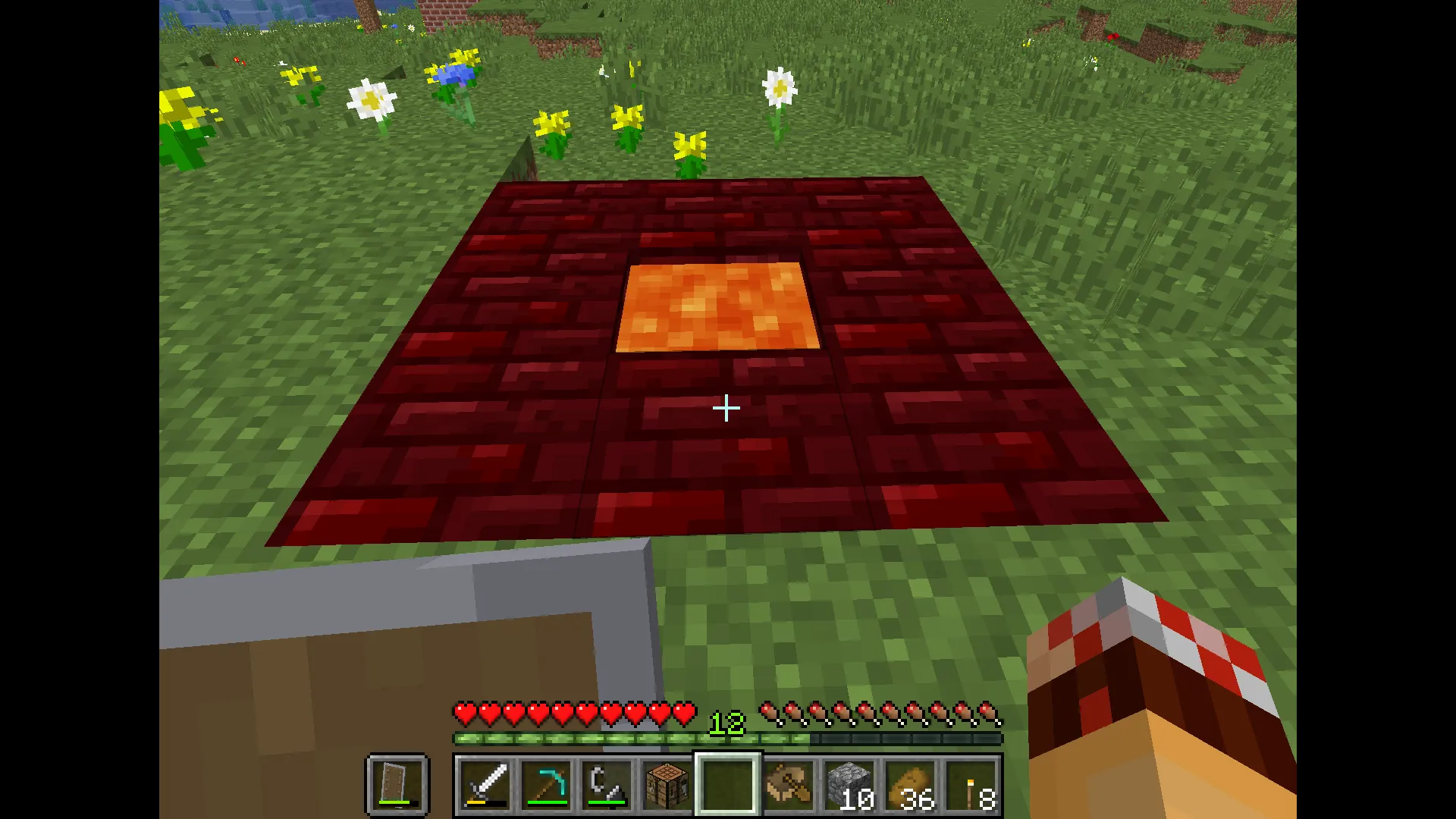Click the shield in the off-hand slot

coord(397,783)
